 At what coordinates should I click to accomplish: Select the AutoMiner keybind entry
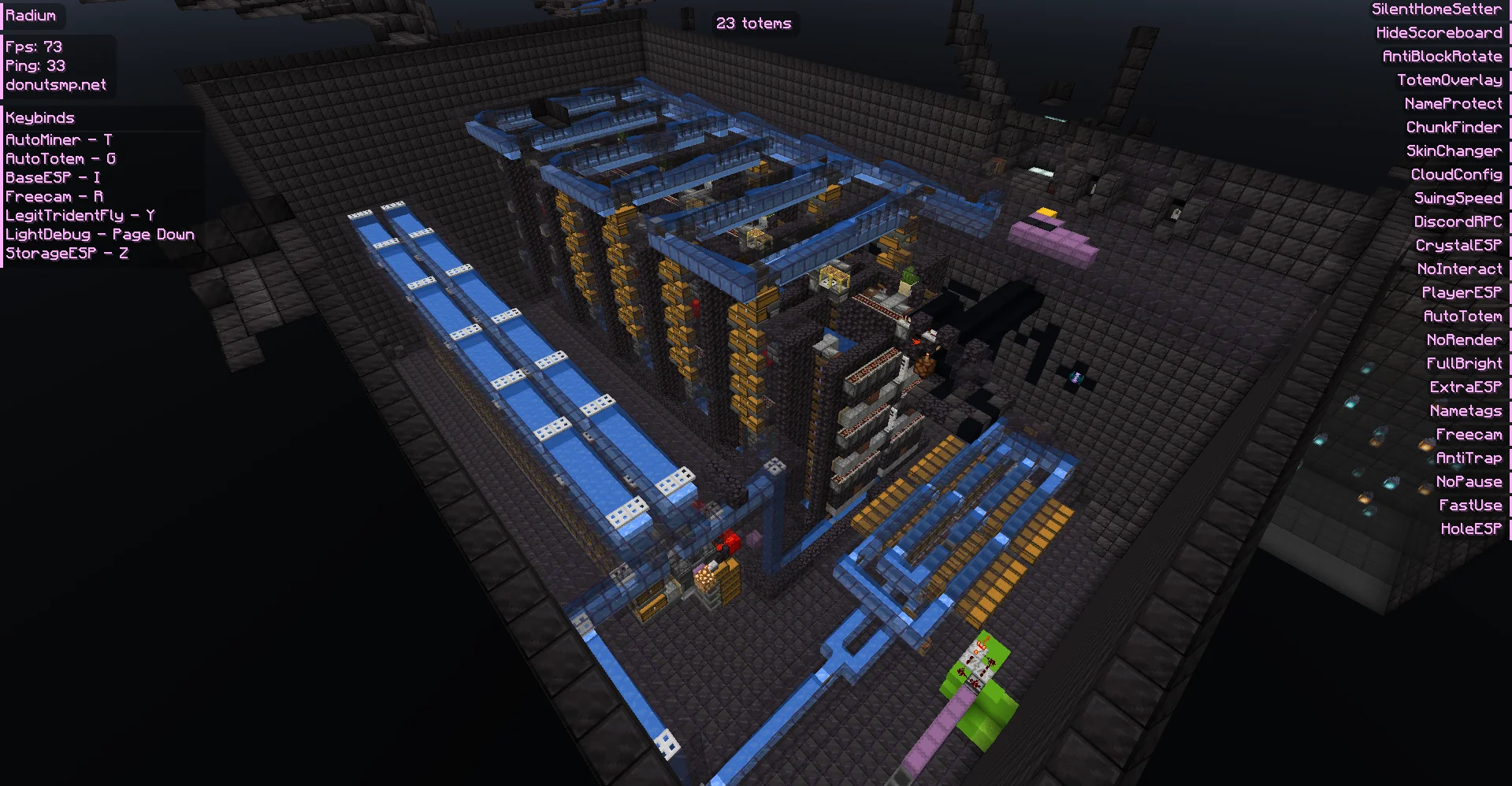58,139
